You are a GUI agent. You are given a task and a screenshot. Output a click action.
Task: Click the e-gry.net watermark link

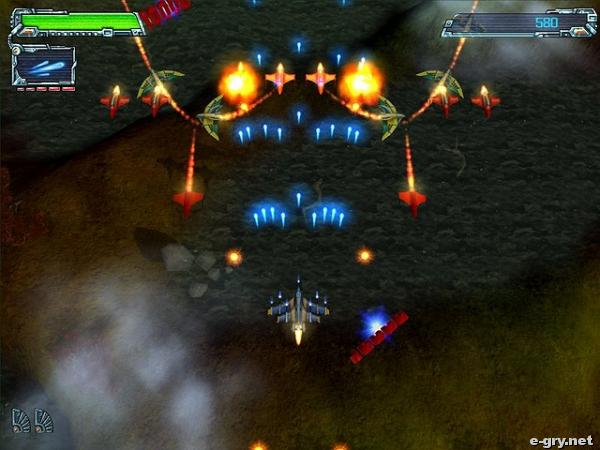click(x=560, y=439)
